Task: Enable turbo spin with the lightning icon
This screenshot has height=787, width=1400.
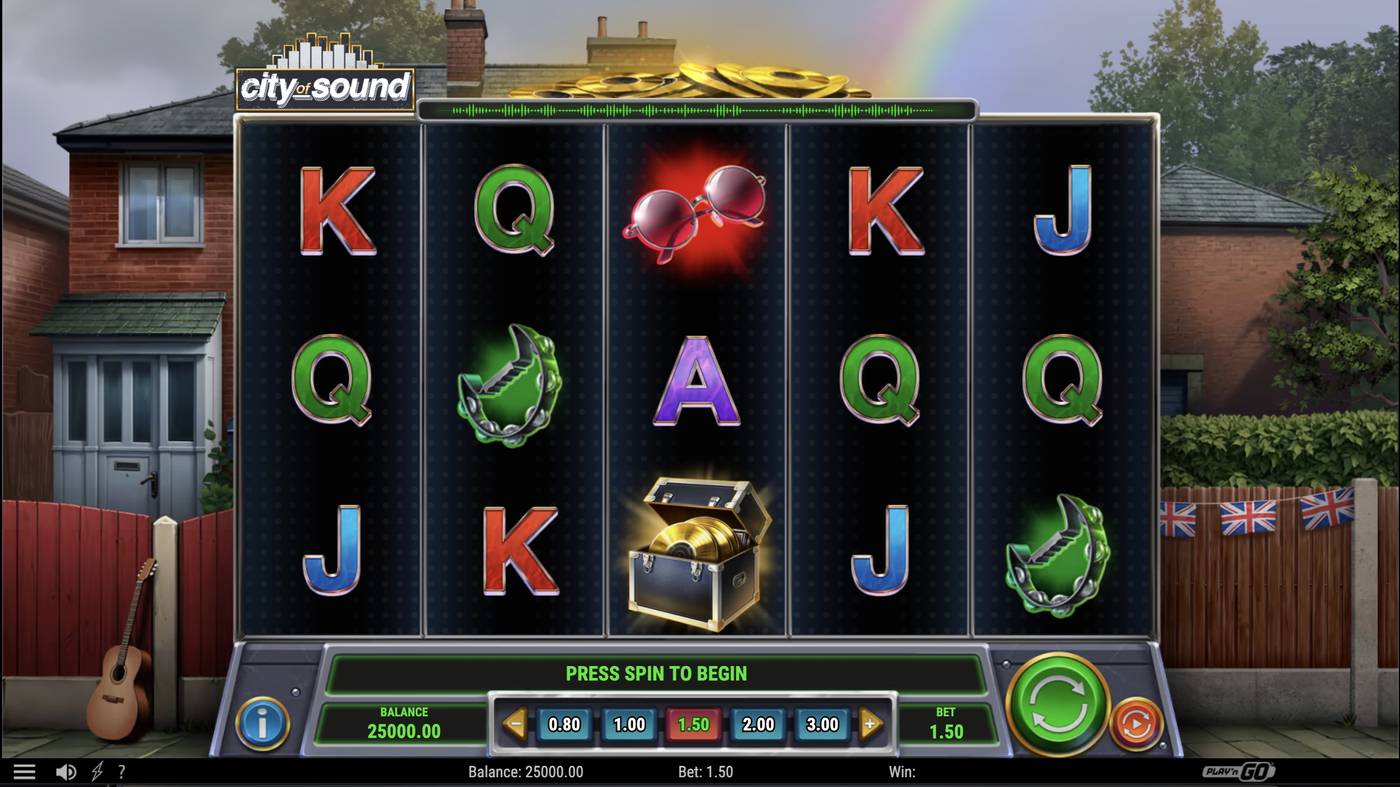Action: click(96, 770)
